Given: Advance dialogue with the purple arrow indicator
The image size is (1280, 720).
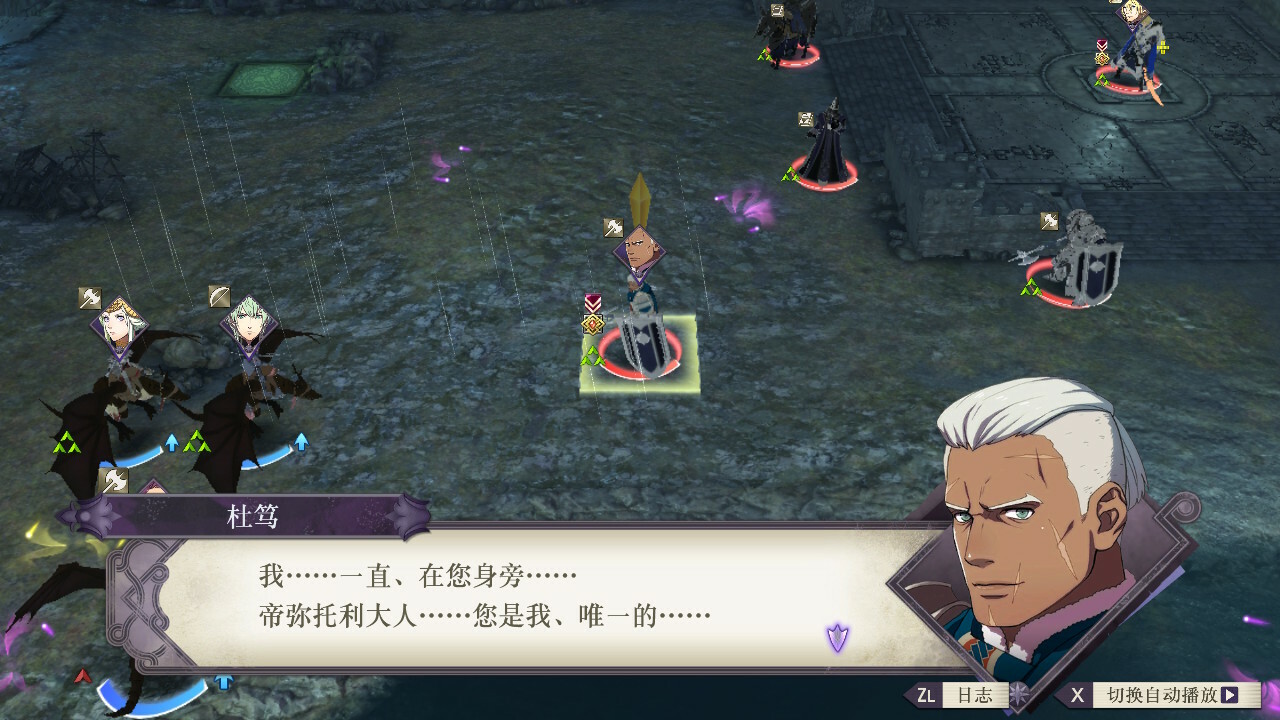Looking at the screenshot, I should pyautogui.click(x=837, y=636).
